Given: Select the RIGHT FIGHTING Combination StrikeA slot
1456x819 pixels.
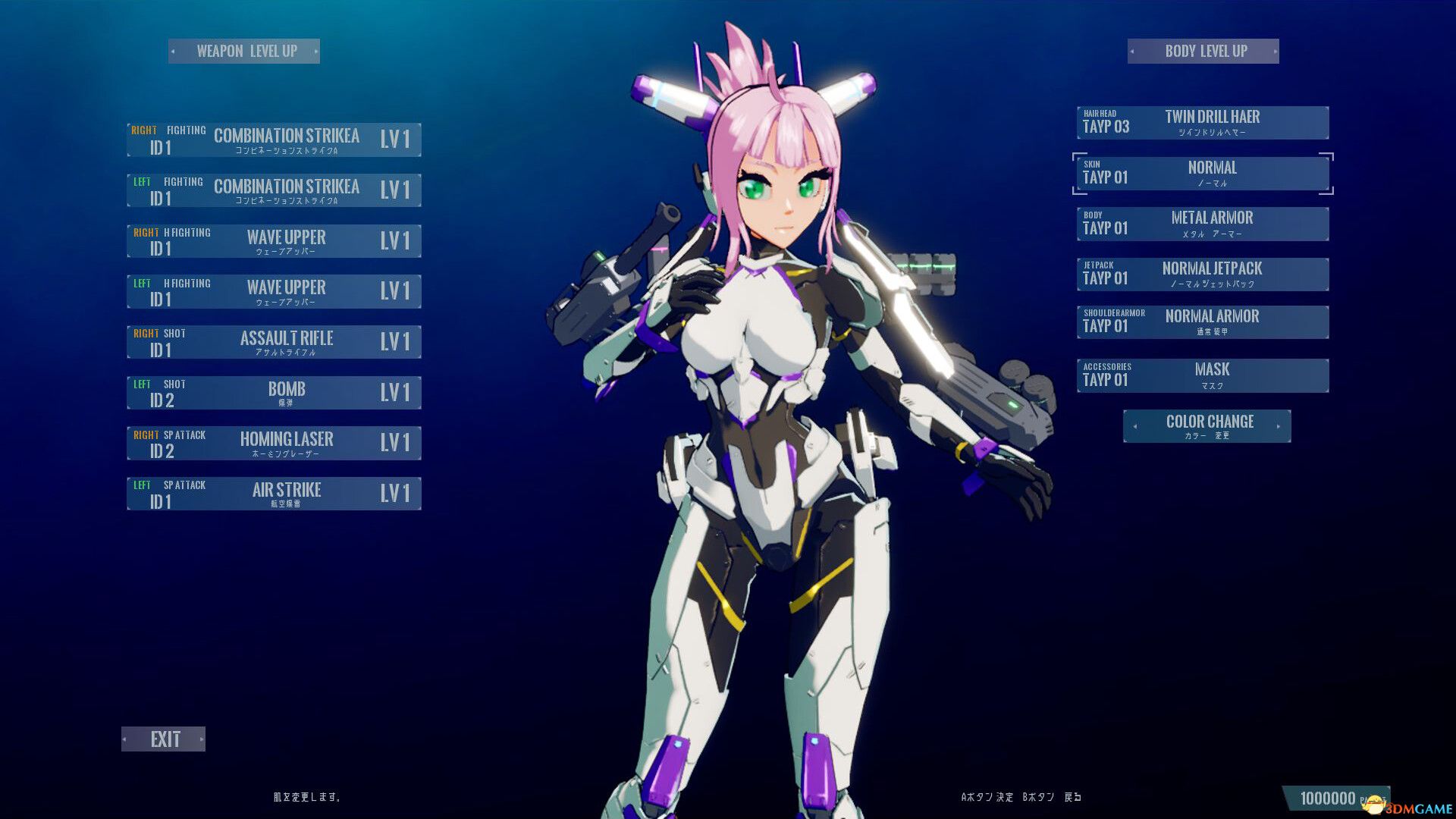Looking at the screenshot, I should click(x=273, y=140).
